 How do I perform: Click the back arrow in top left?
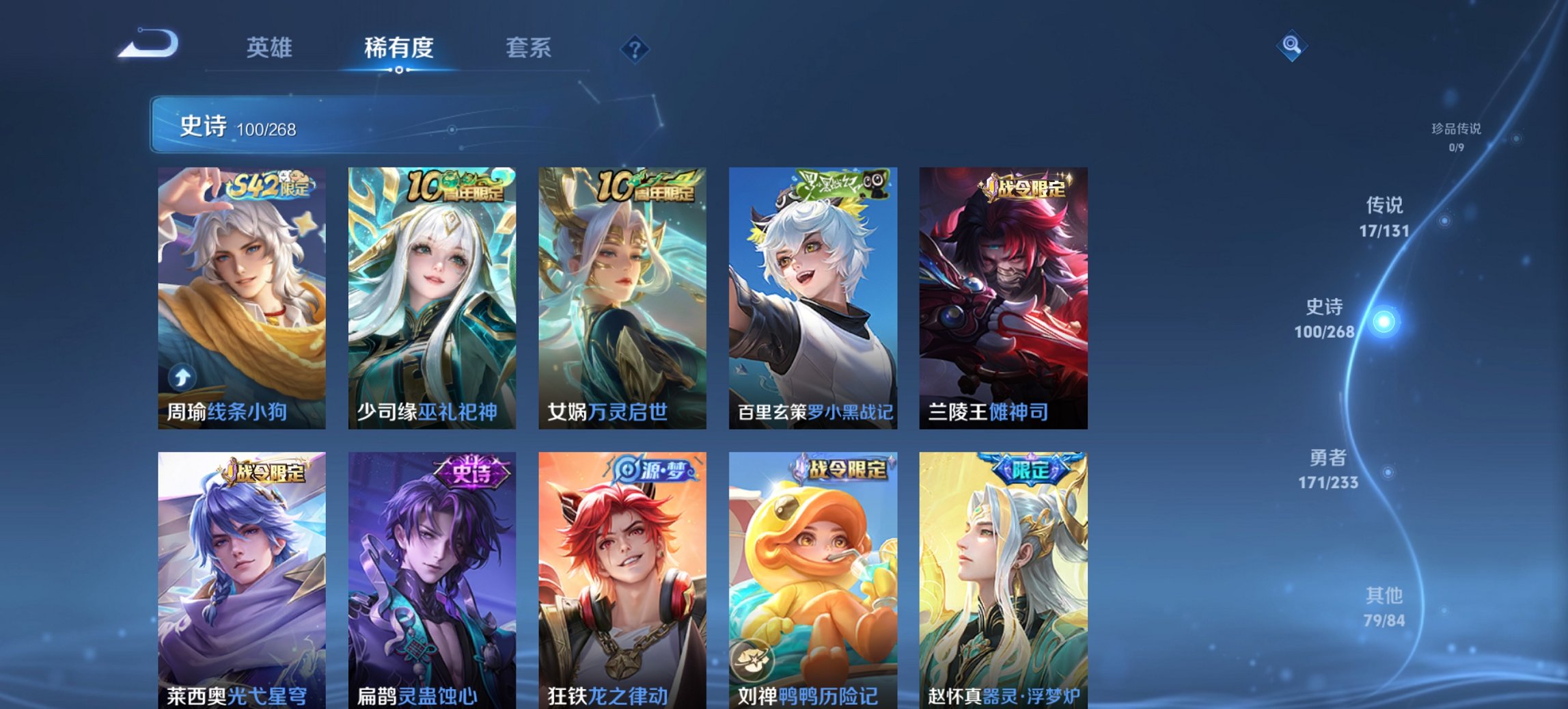point(146,43)
